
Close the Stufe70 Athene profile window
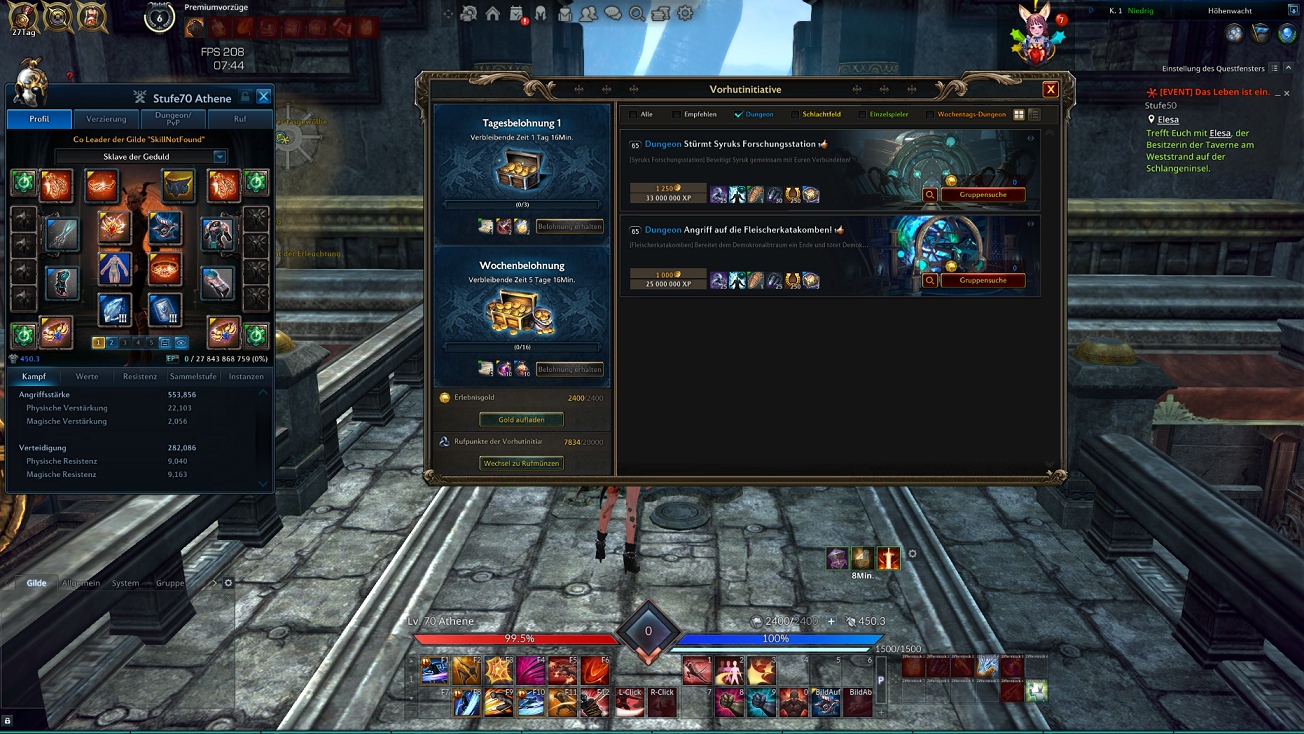(x=263, y=97)
